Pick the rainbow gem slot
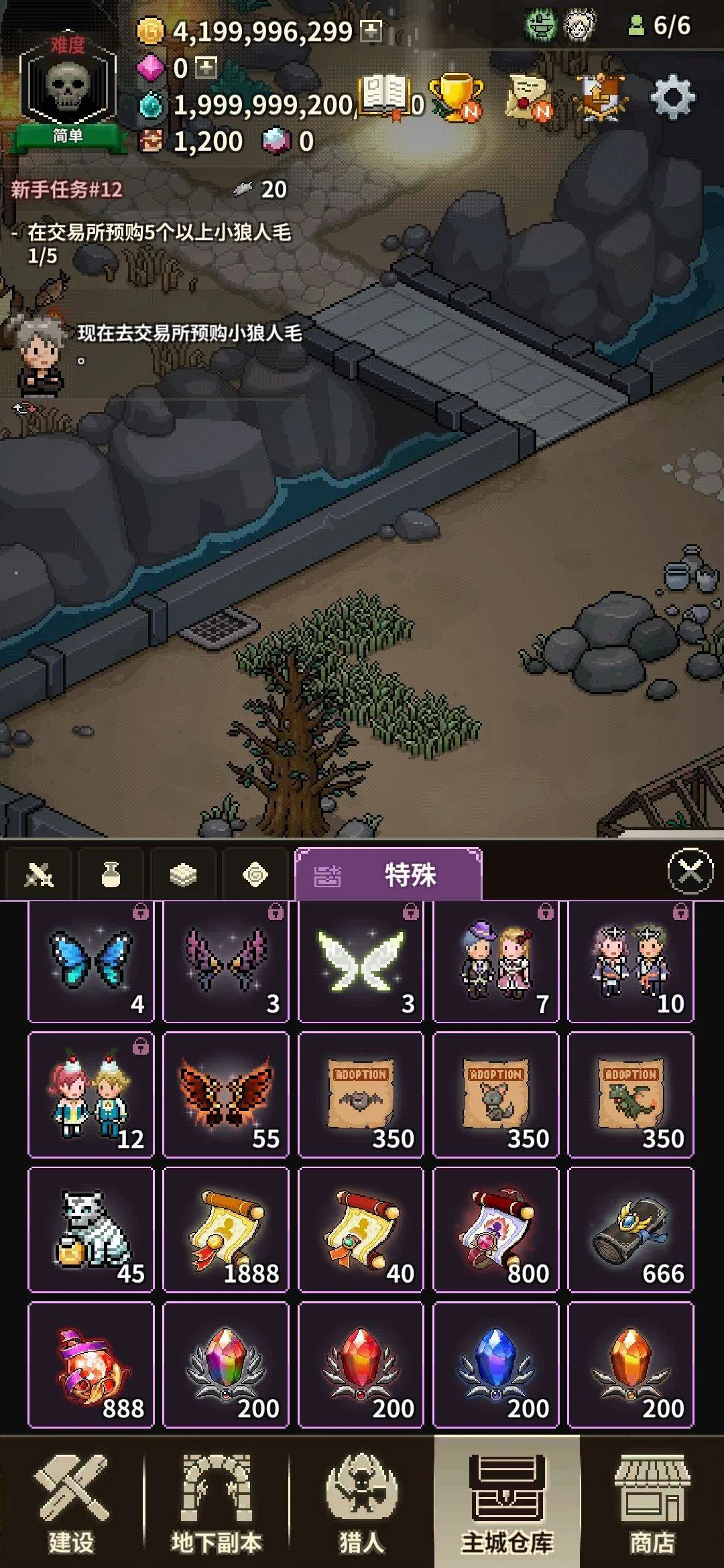This screenshot has width=724, height=1568. pos(226,1364)
